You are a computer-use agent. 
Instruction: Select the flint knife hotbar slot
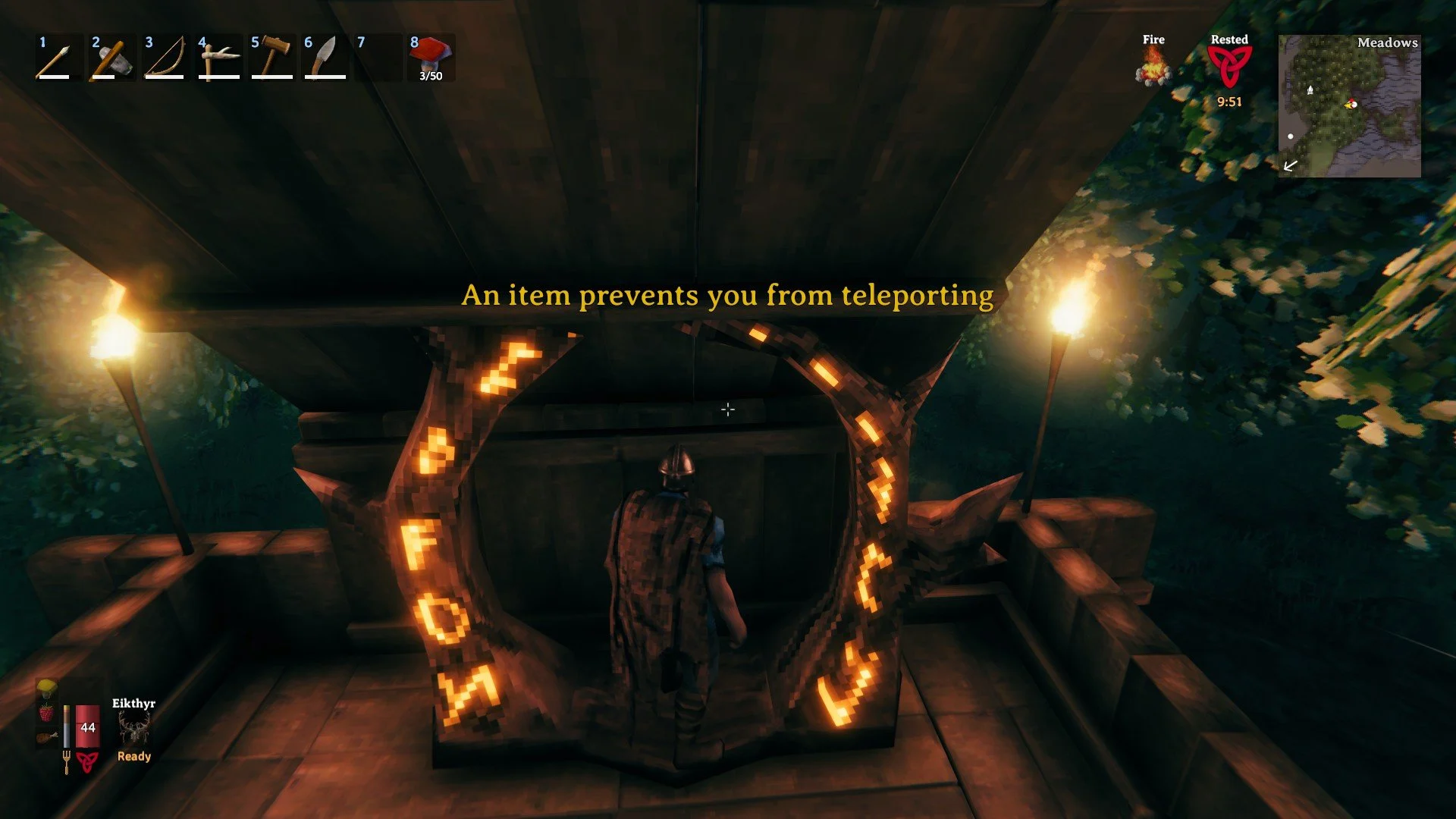coord(325,59)
